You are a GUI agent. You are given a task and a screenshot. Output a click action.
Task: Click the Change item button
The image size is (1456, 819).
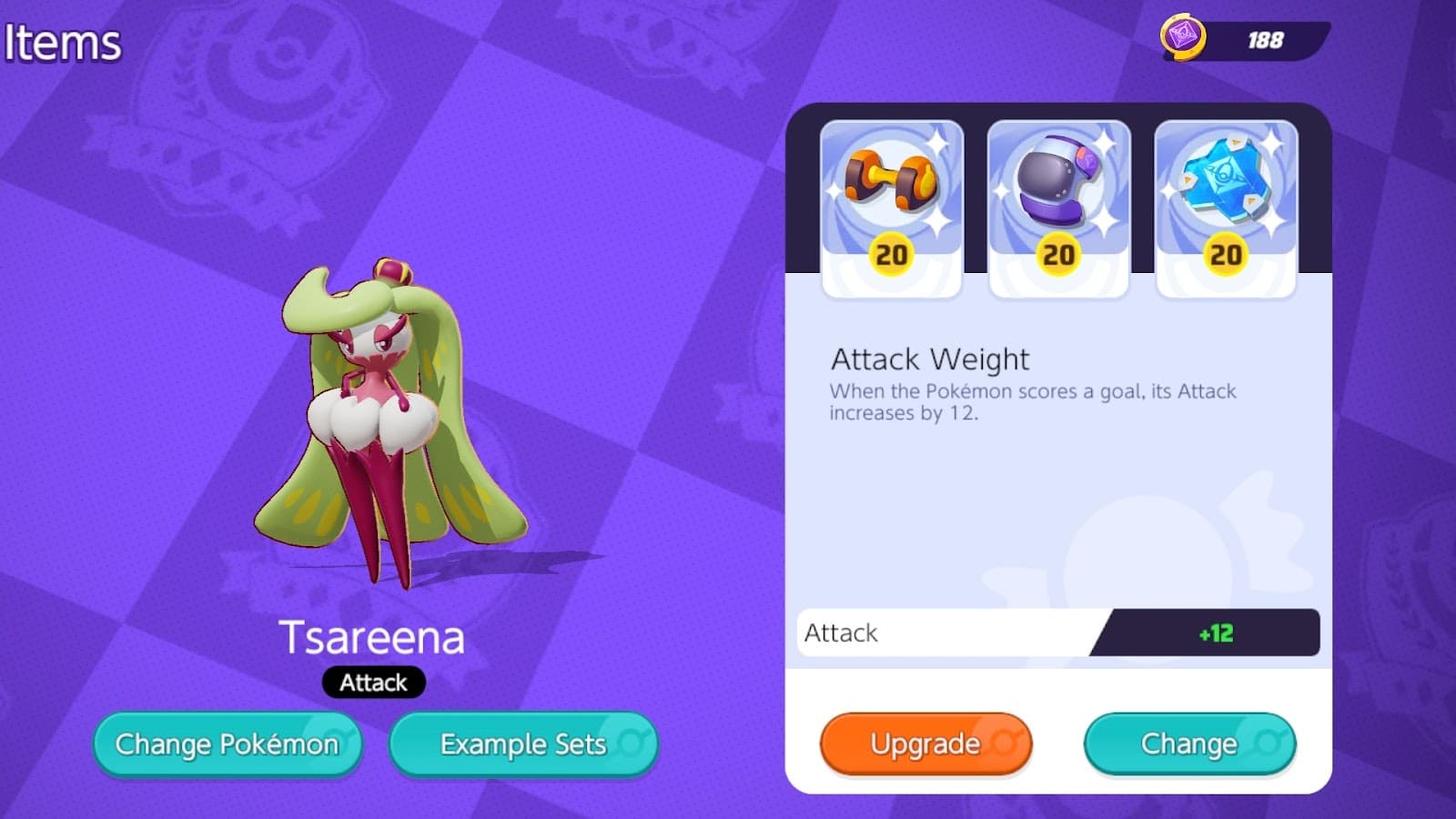pos(1189,743)
